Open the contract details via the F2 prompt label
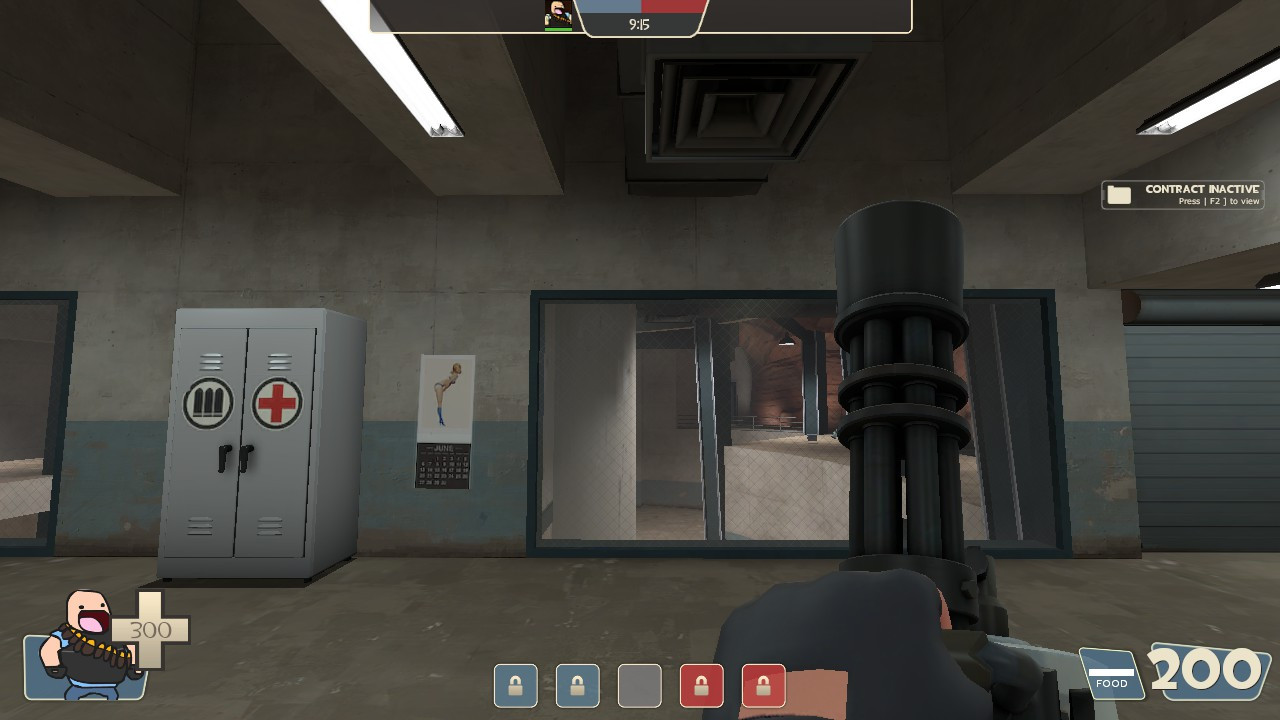1280x720 pixels. point(1222,200)
